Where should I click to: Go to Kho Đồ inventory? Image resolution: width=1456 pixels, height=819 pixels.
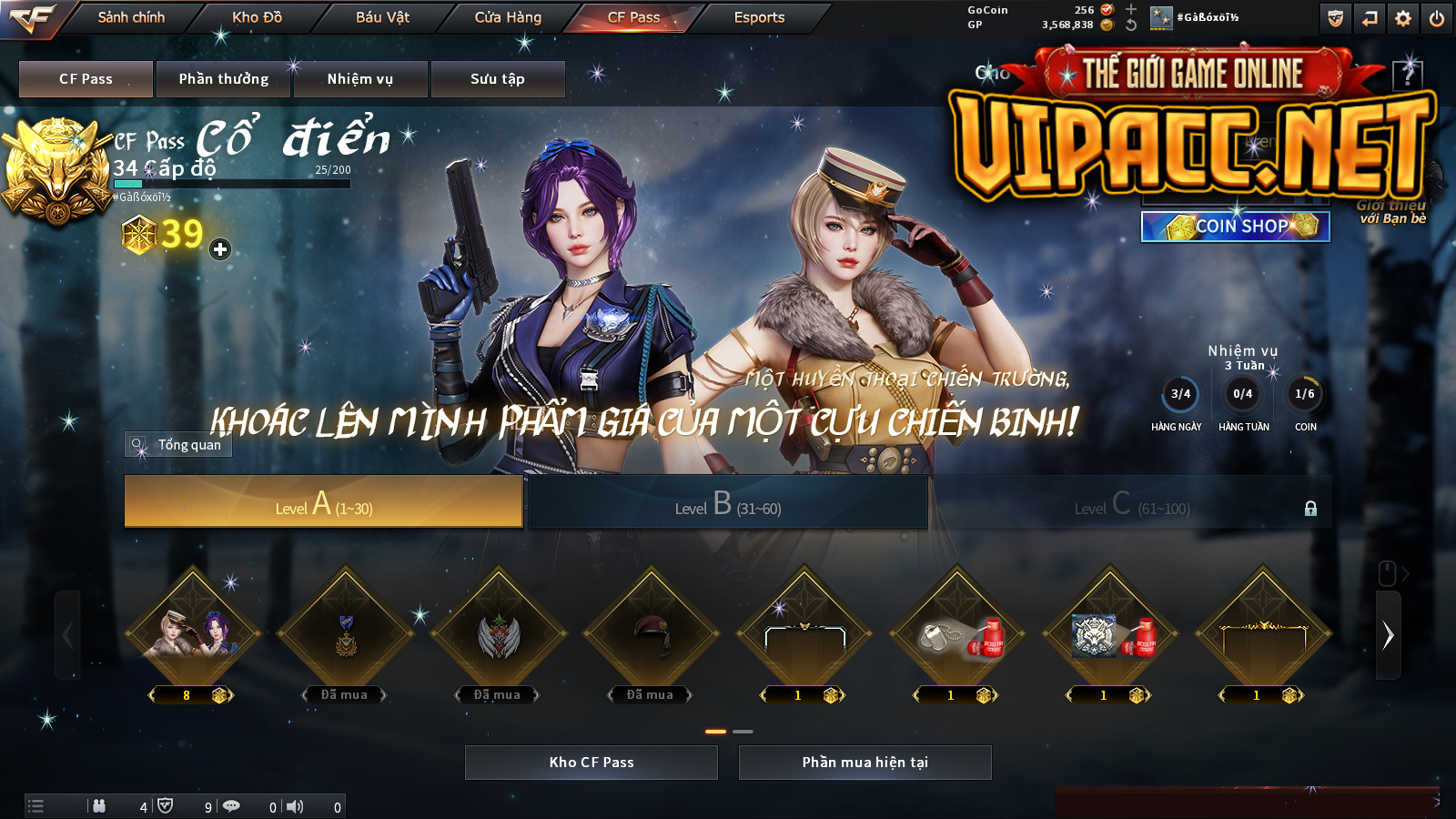(257, 17)
